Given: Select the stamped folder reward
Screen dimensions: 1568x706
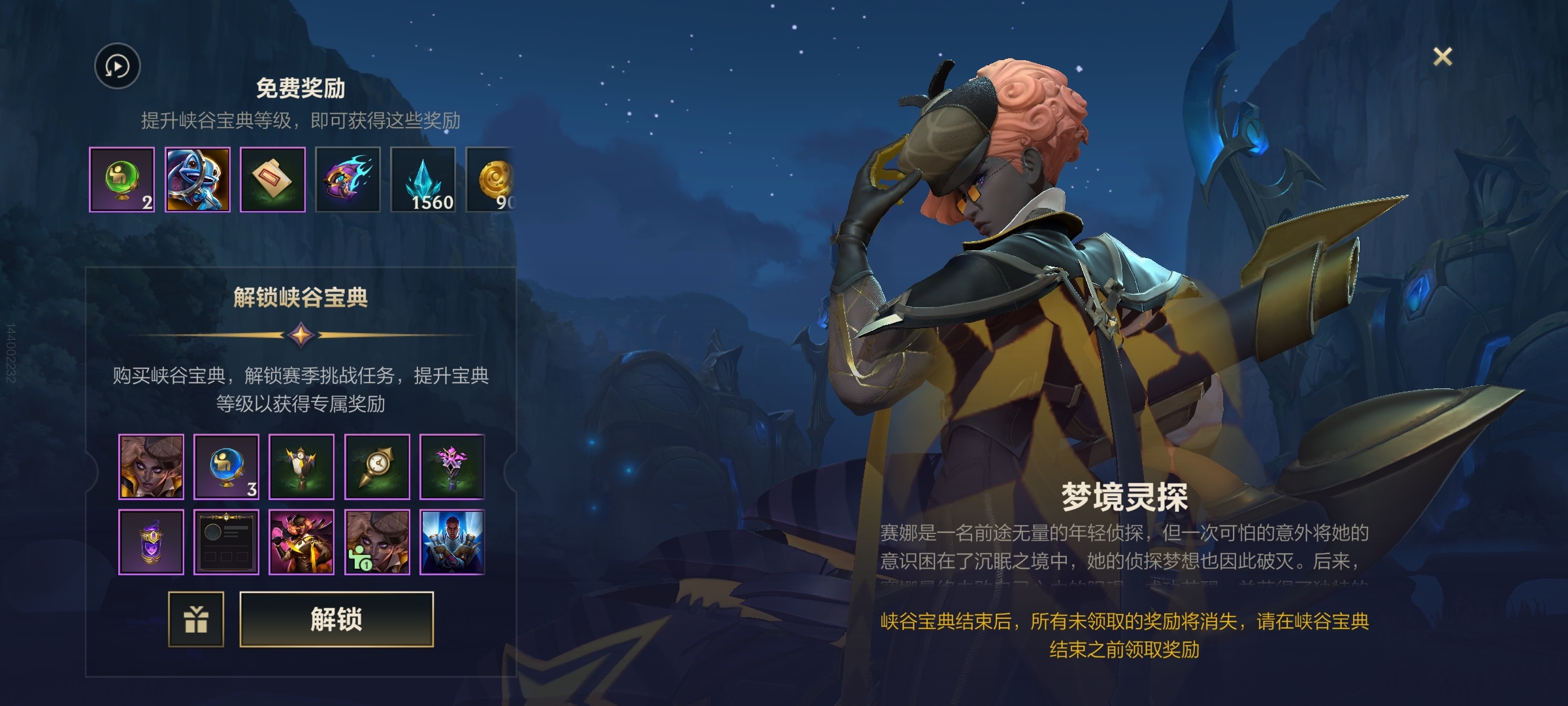Looking at the screenshot, I should coord(272,180).
